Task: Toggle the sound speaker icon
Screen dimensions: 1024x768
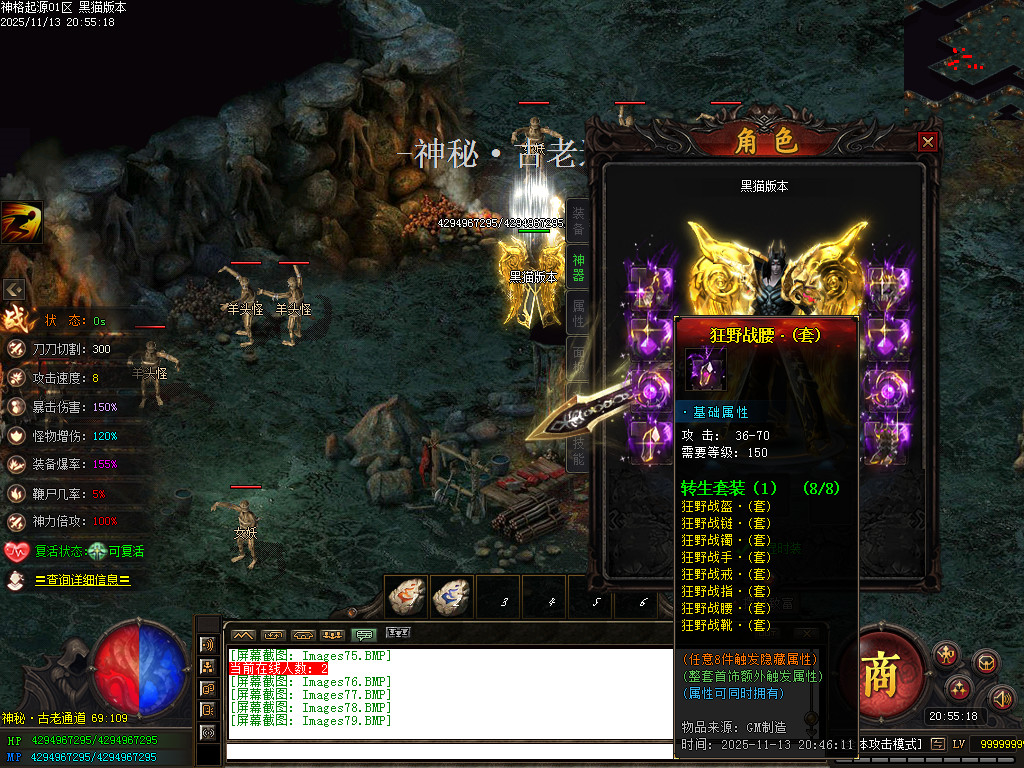Action: (1001, 697)
